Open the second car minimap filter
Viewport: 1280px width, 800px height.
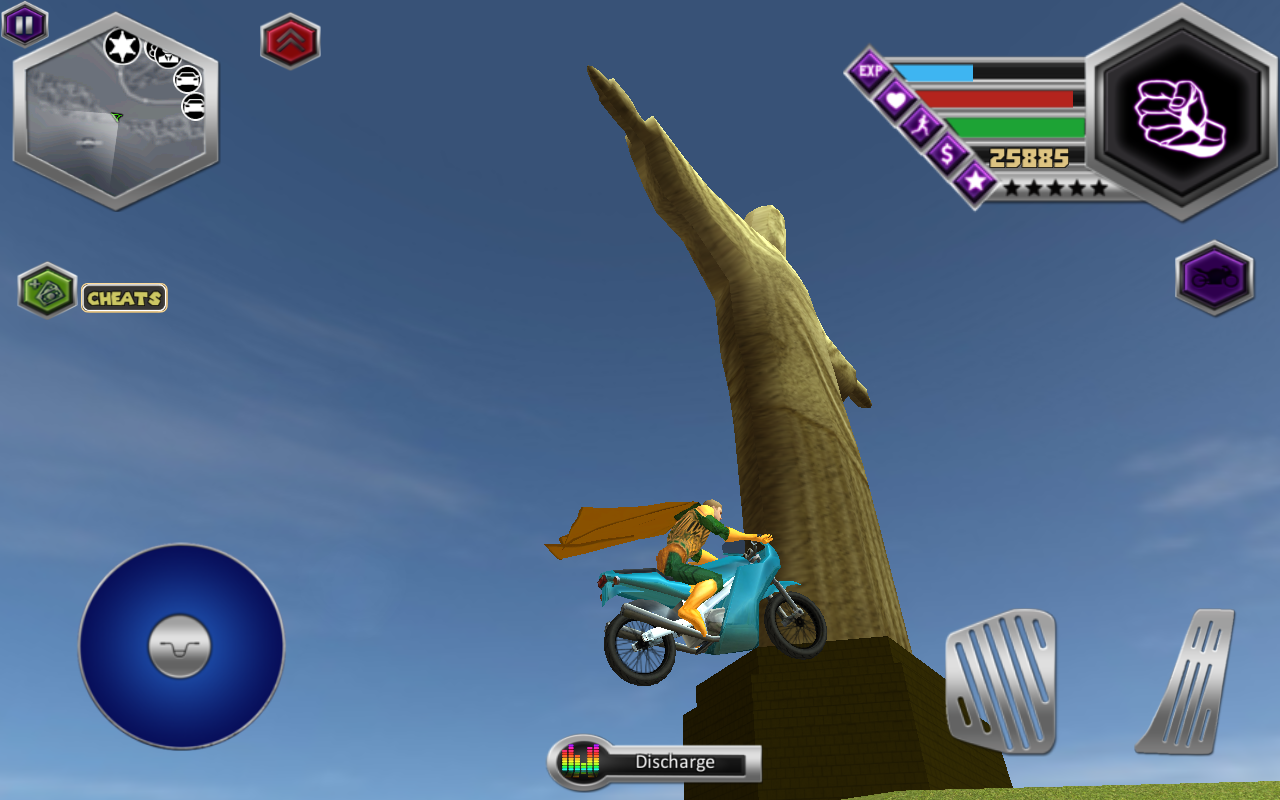(x=194, y=106)
